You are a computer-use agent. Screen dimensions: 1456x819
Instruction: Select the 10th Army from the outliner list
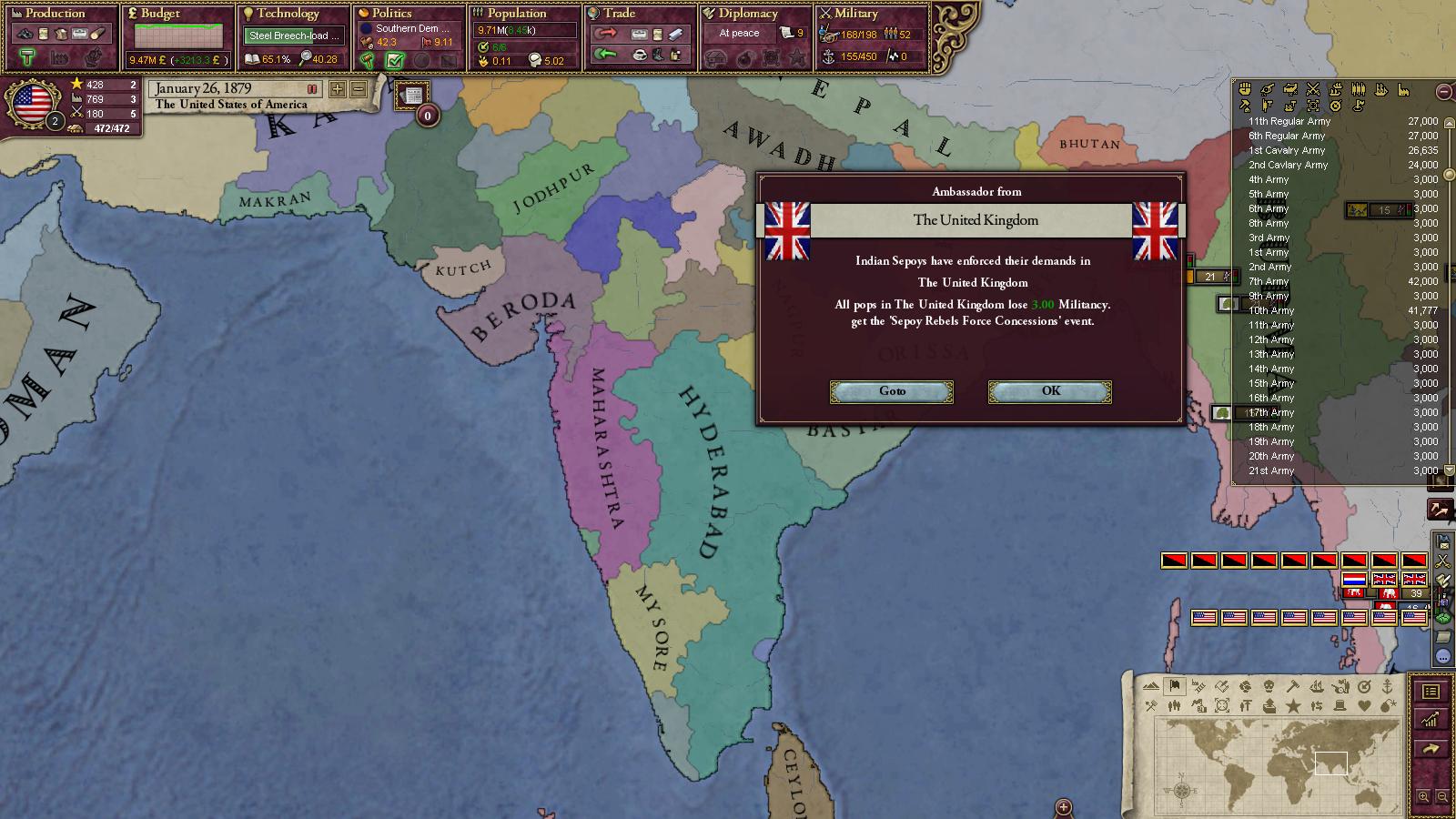pos(1271,310)
